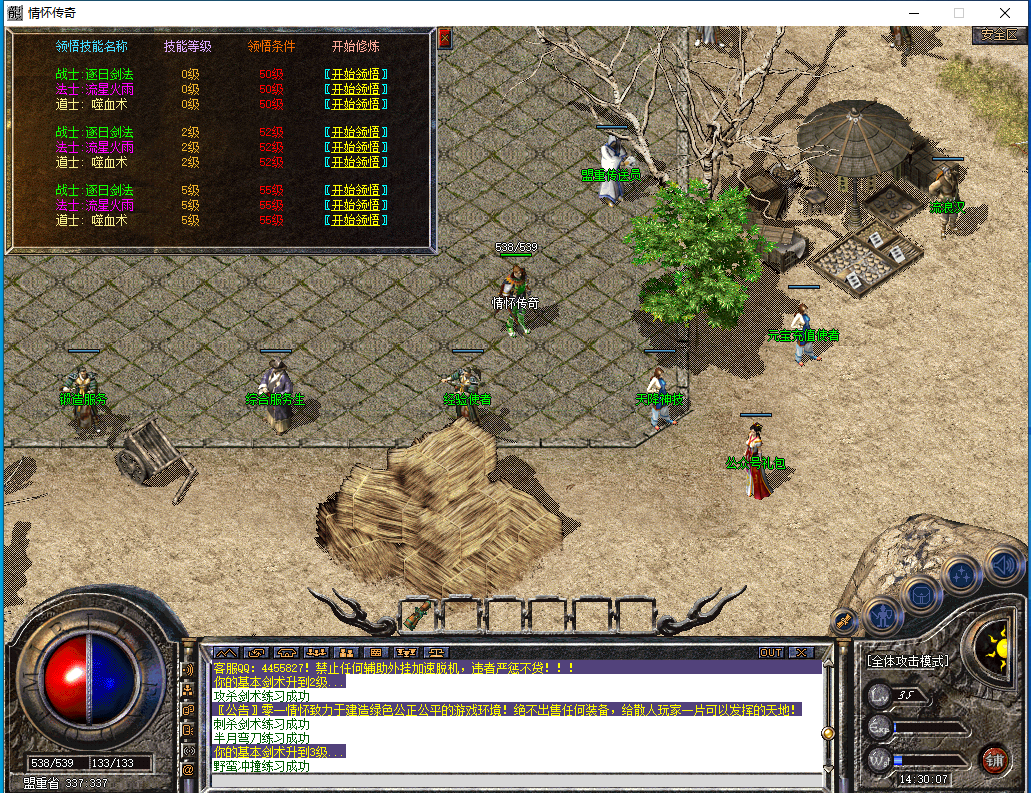
Task: Select the scroll item in the belt slot
Action: pos(420,613)
